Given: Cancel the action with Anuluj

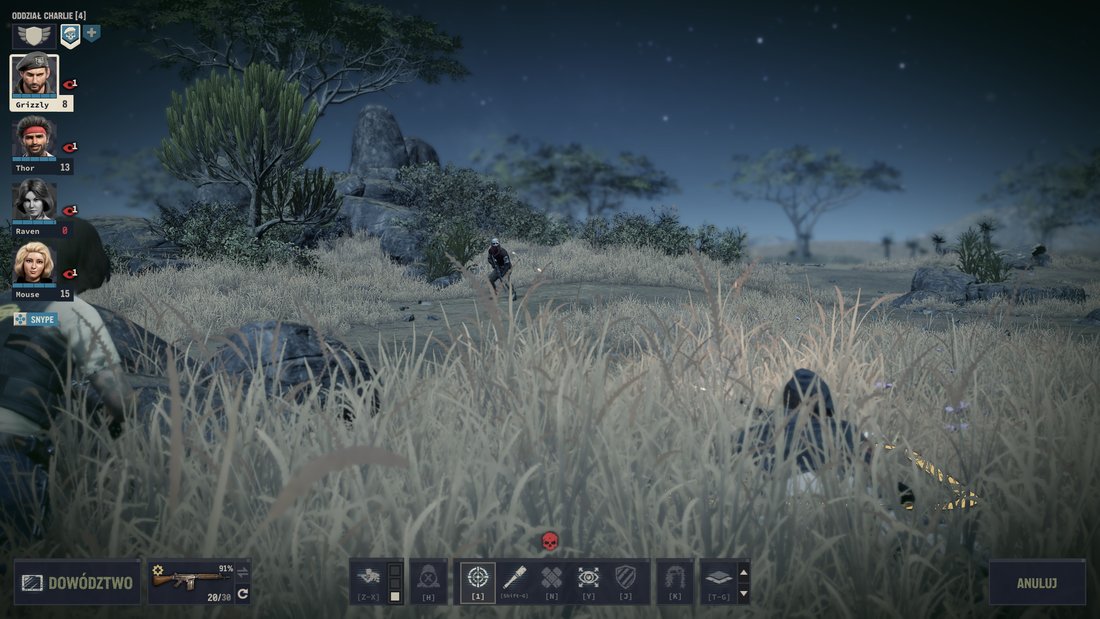Looking at the screenshot, I should point(1037,582).
